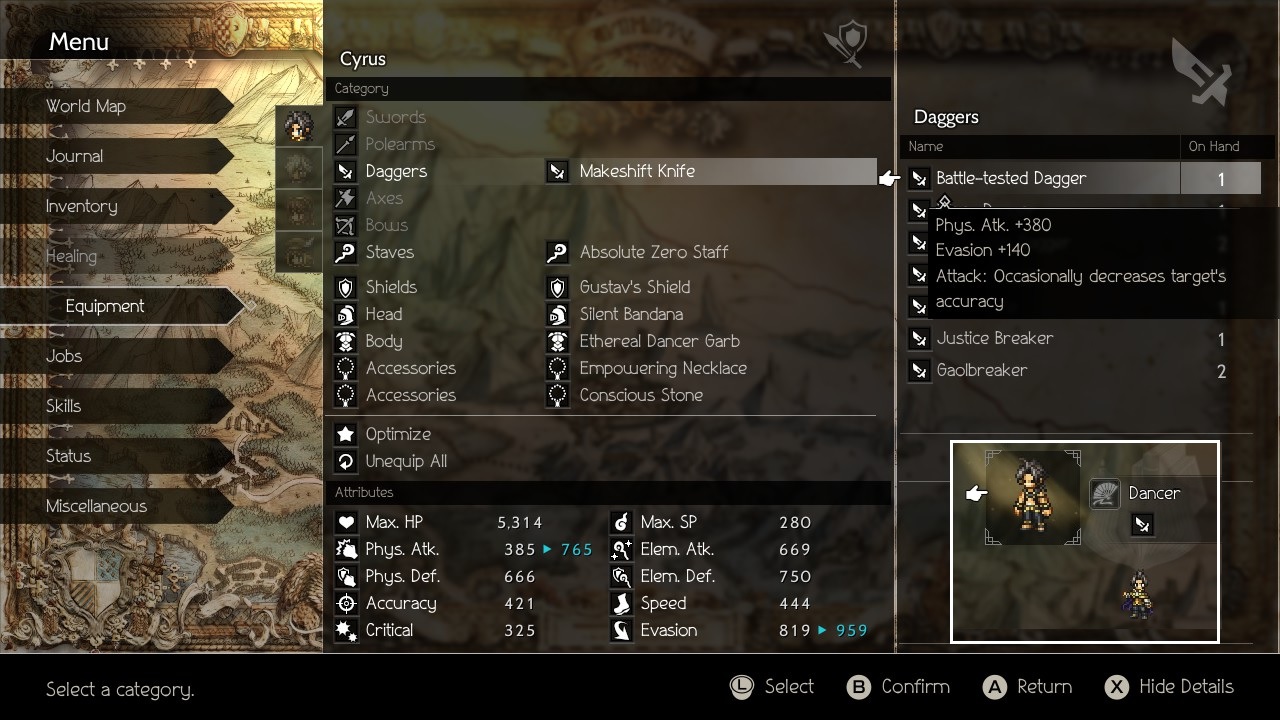Select Cyrus's portrait in the party tabs
The height and width of the screenshot is (720, 1280).
tap(298, 126)
